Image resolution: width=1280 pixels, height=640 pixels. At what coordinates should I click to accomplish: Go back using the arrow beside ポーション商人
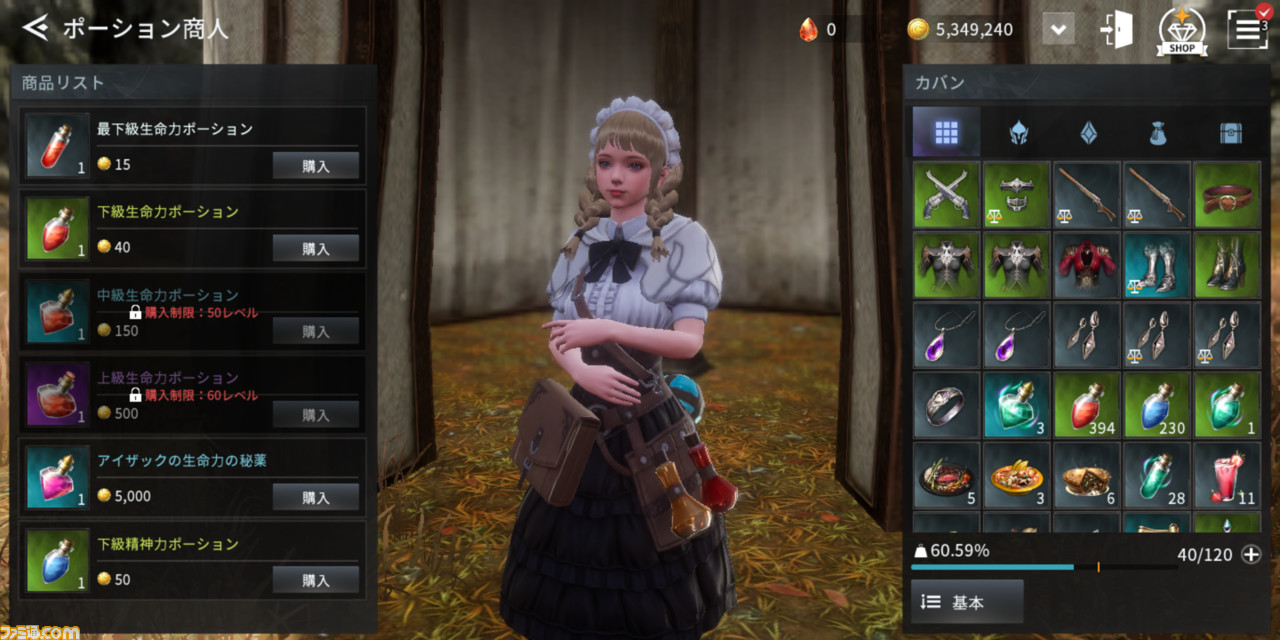coord(35,27)
